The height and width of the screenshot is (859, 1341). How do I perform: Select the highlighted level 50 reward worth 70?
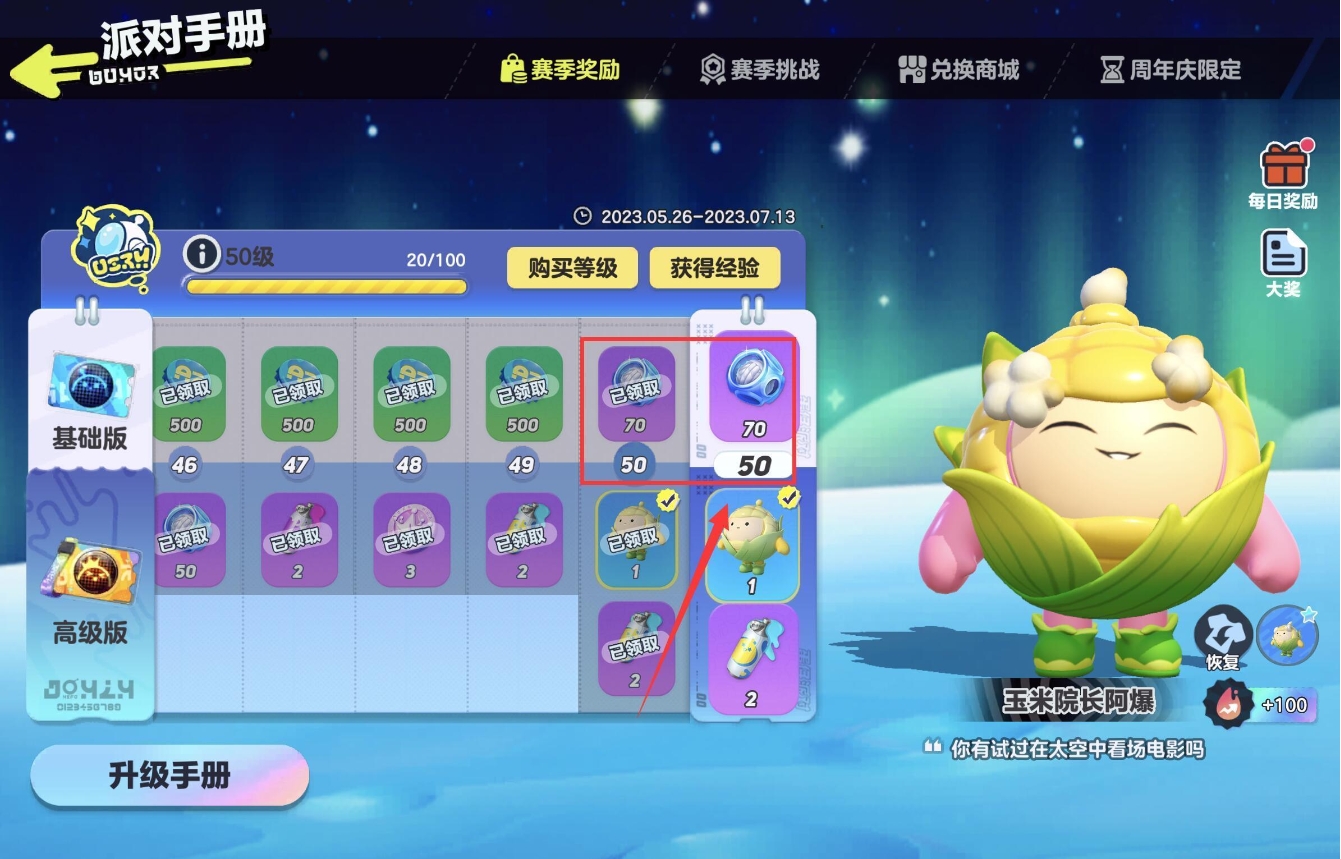[753, 394]
